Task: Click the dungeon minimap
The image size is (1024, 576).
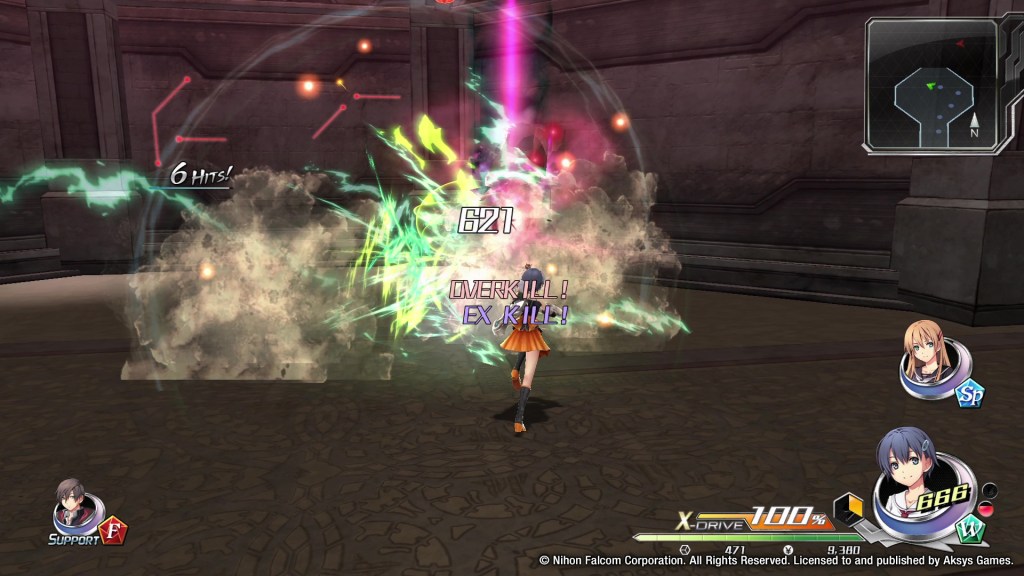Action: pyautogui.click(x=933, y=85)
